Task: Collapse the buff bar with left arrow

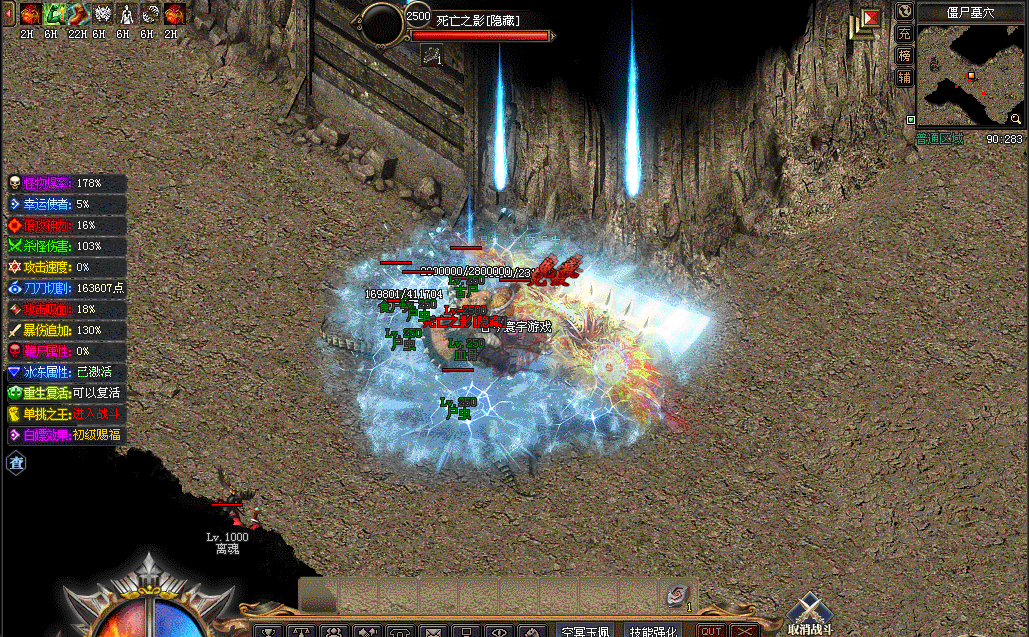Action: click(8, 15)
